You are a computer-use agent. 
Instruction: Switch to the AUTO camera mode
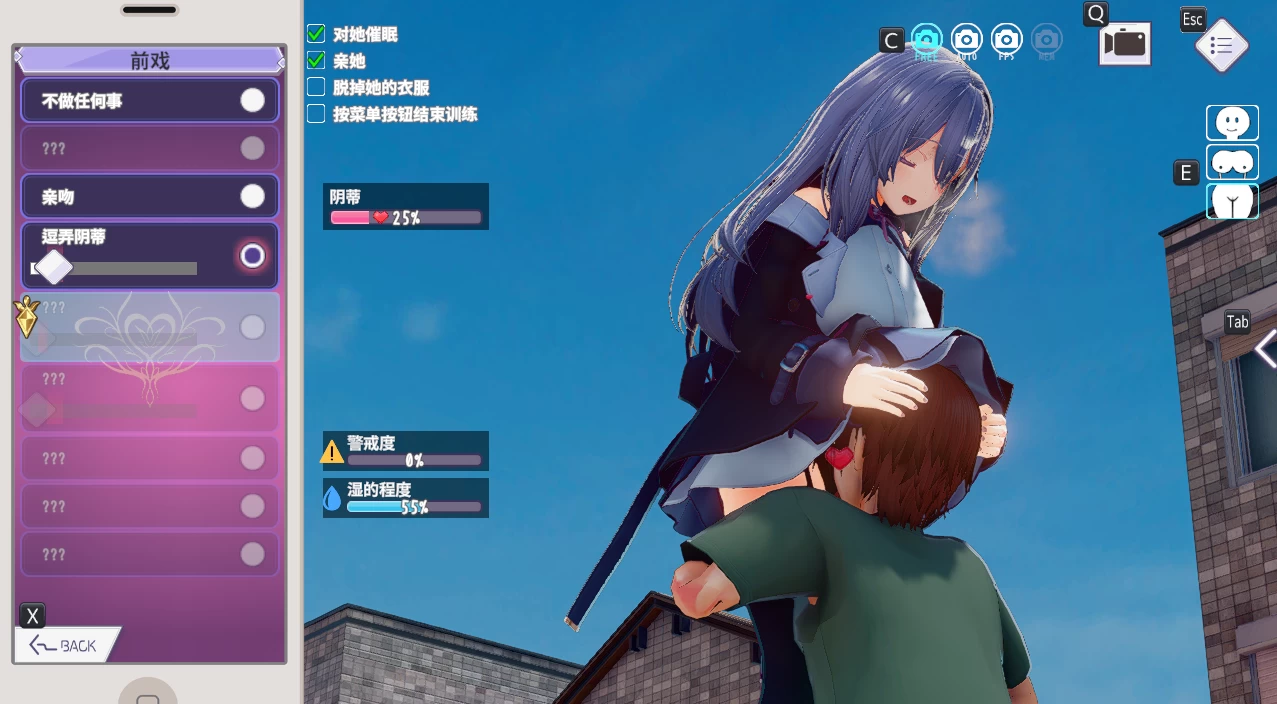pyautogui.click(x=966, y=40)
